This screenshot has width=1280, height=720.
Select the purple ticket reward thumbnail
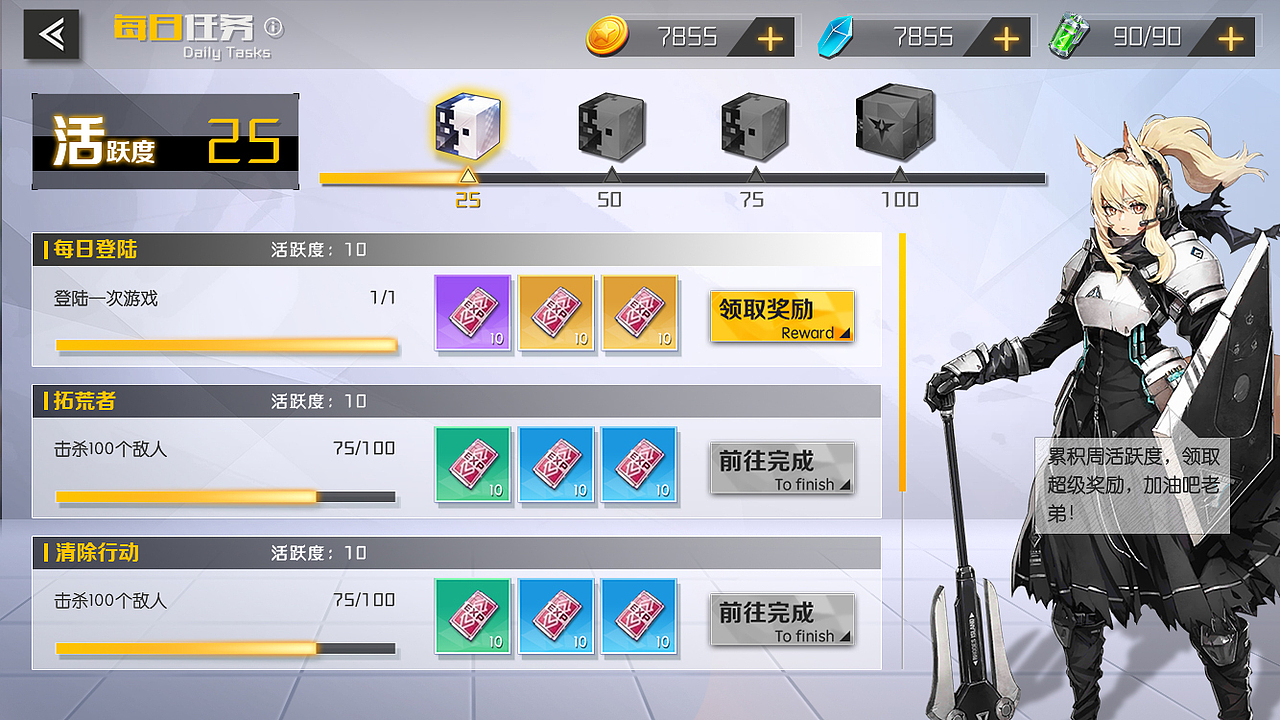[x=472, y=313]
